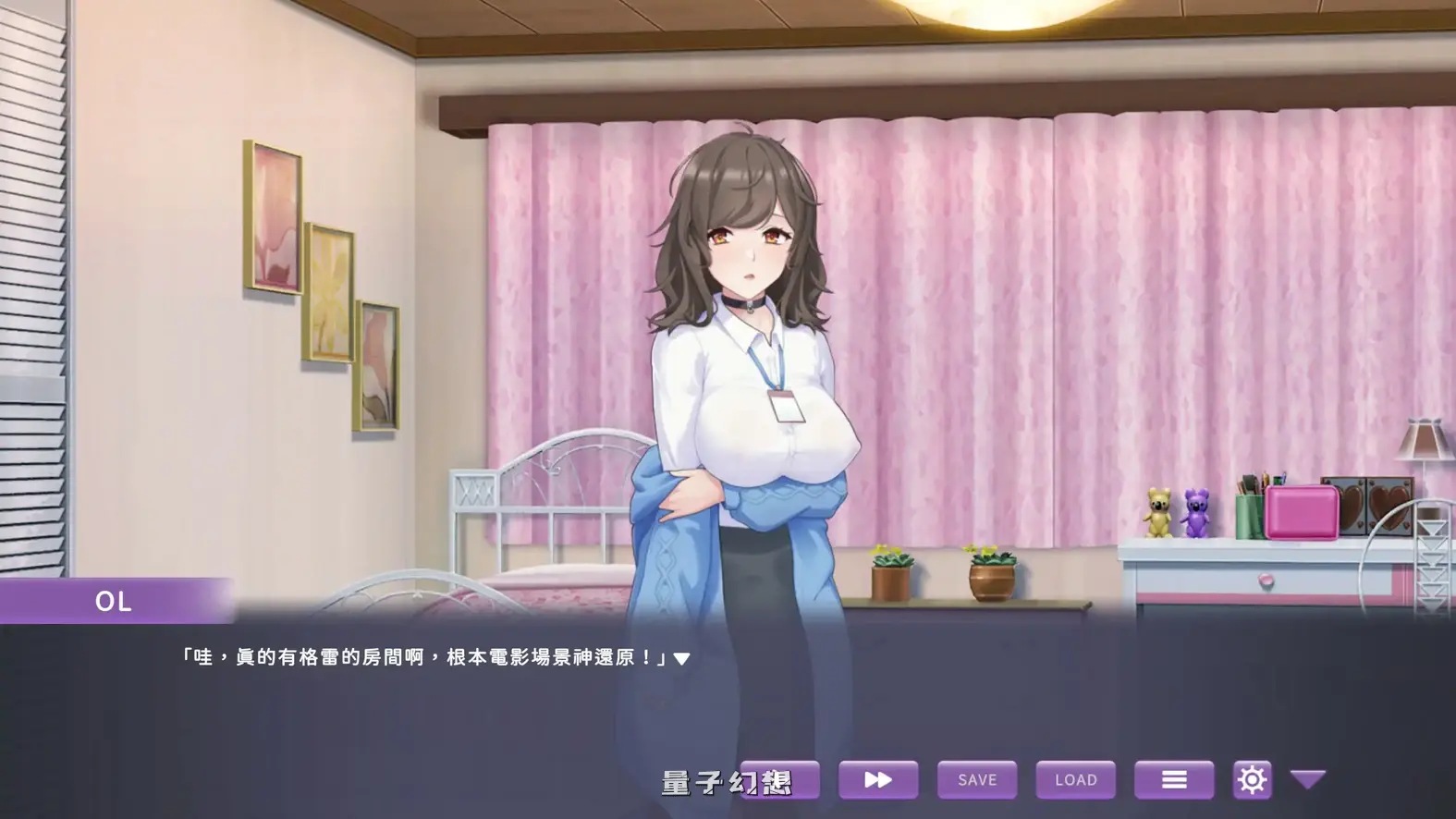
Task: Click the 量子幻想 game logo
Action: (x=727, y=782)
